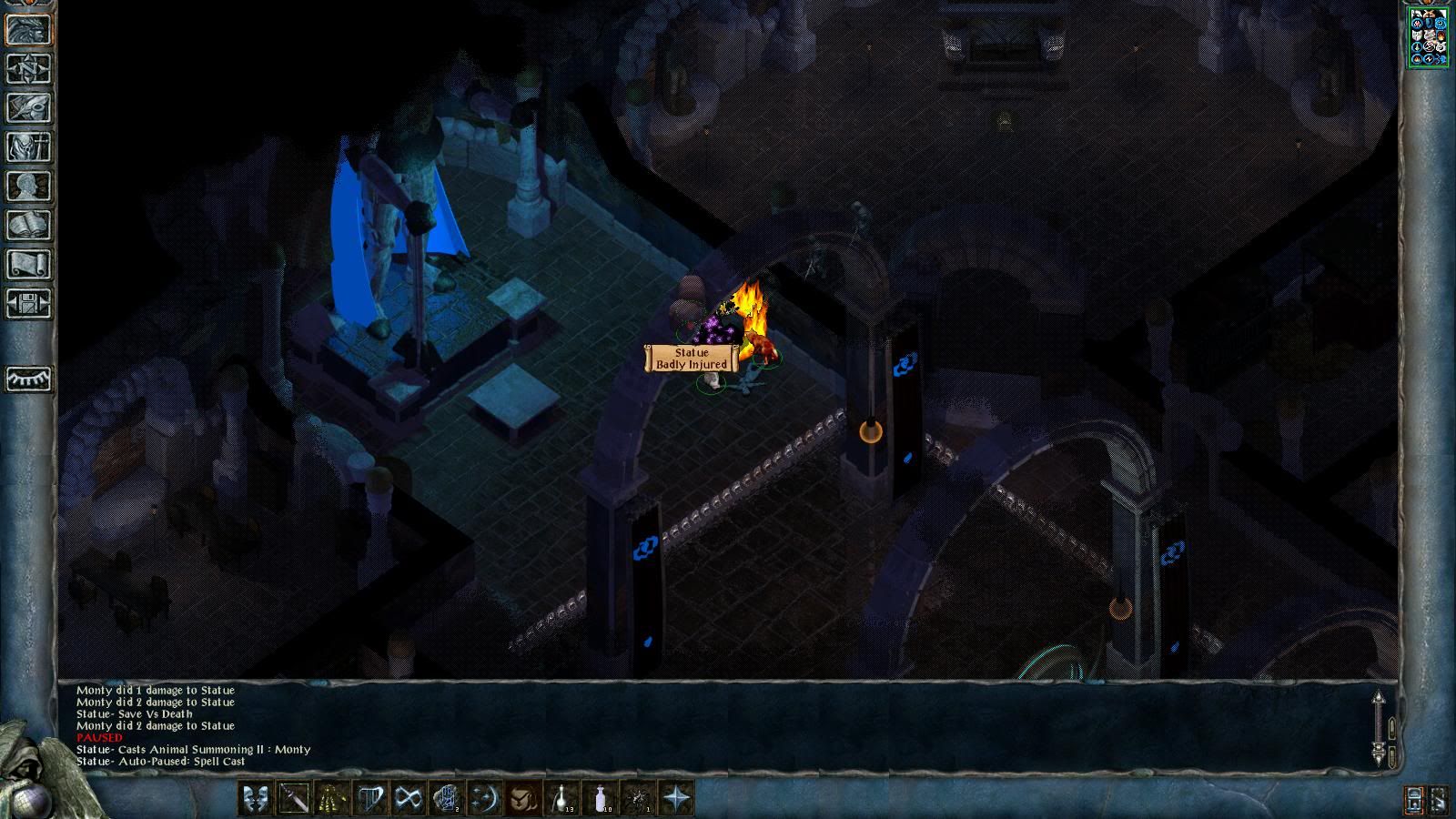Return to the game world view button
The height and width of the screenshot is (819, 1456).
coord(28,29)
